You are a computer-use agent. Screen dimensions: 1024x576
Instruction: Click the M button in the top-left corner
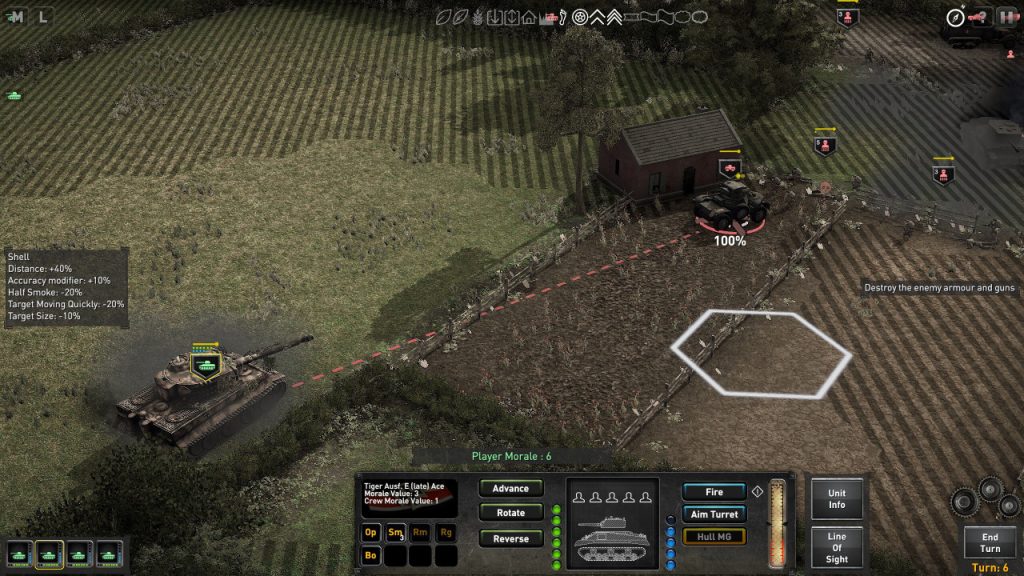(x=17, y=16)
